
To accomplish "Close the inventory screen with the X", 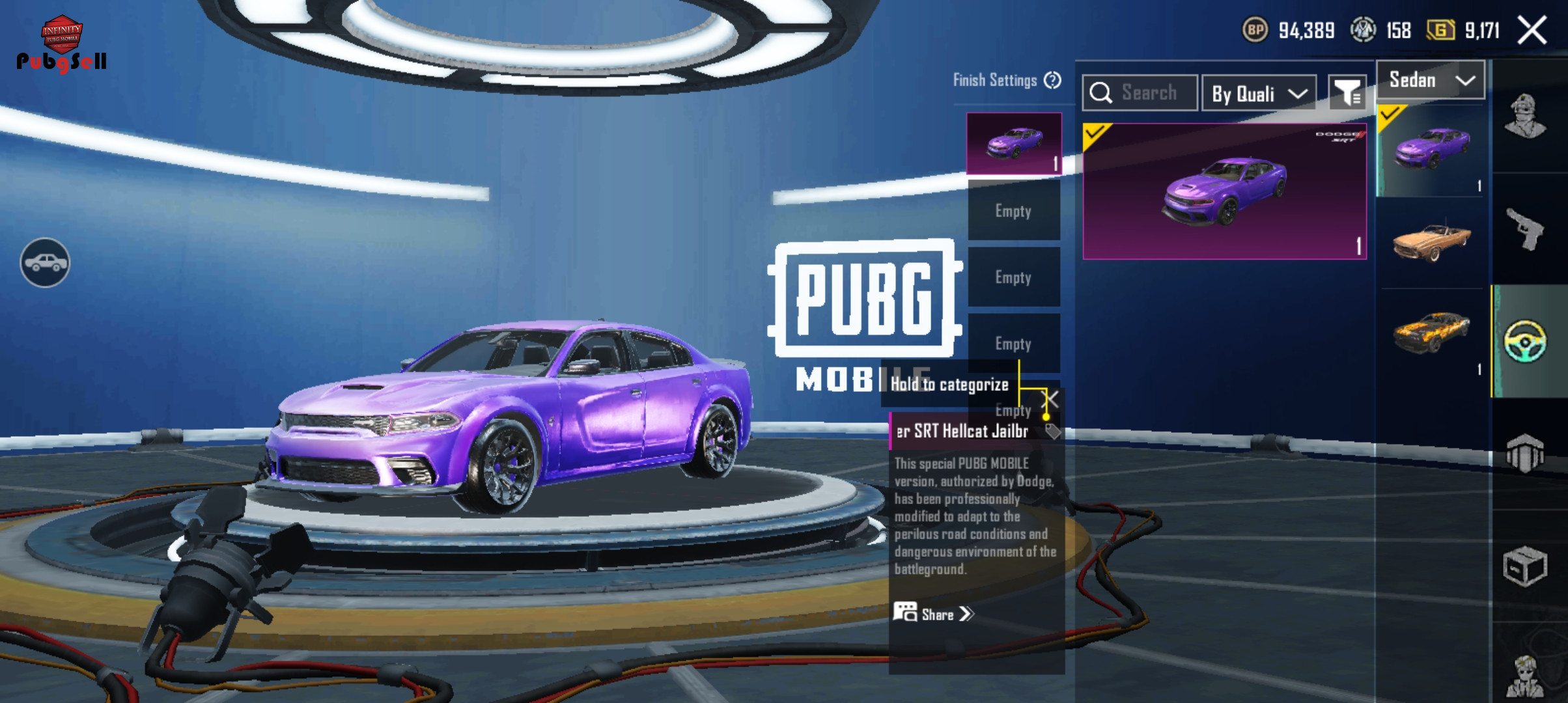I will click(1532, 31).
